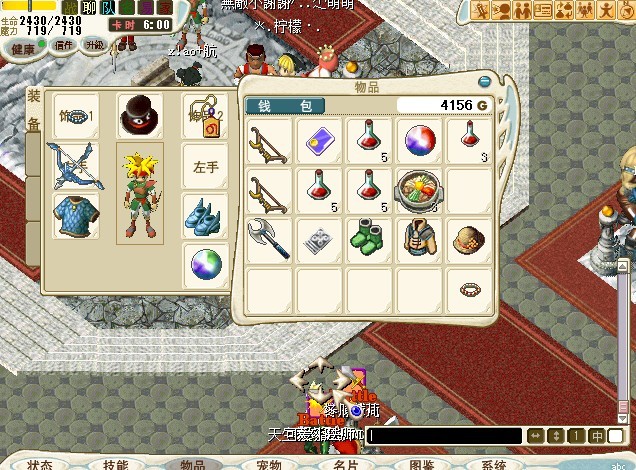The height and width of the screenshot is (470, 636).
Task: Select the purple card item in inventory
Action: pyautogui.click(x=319, y=140)
